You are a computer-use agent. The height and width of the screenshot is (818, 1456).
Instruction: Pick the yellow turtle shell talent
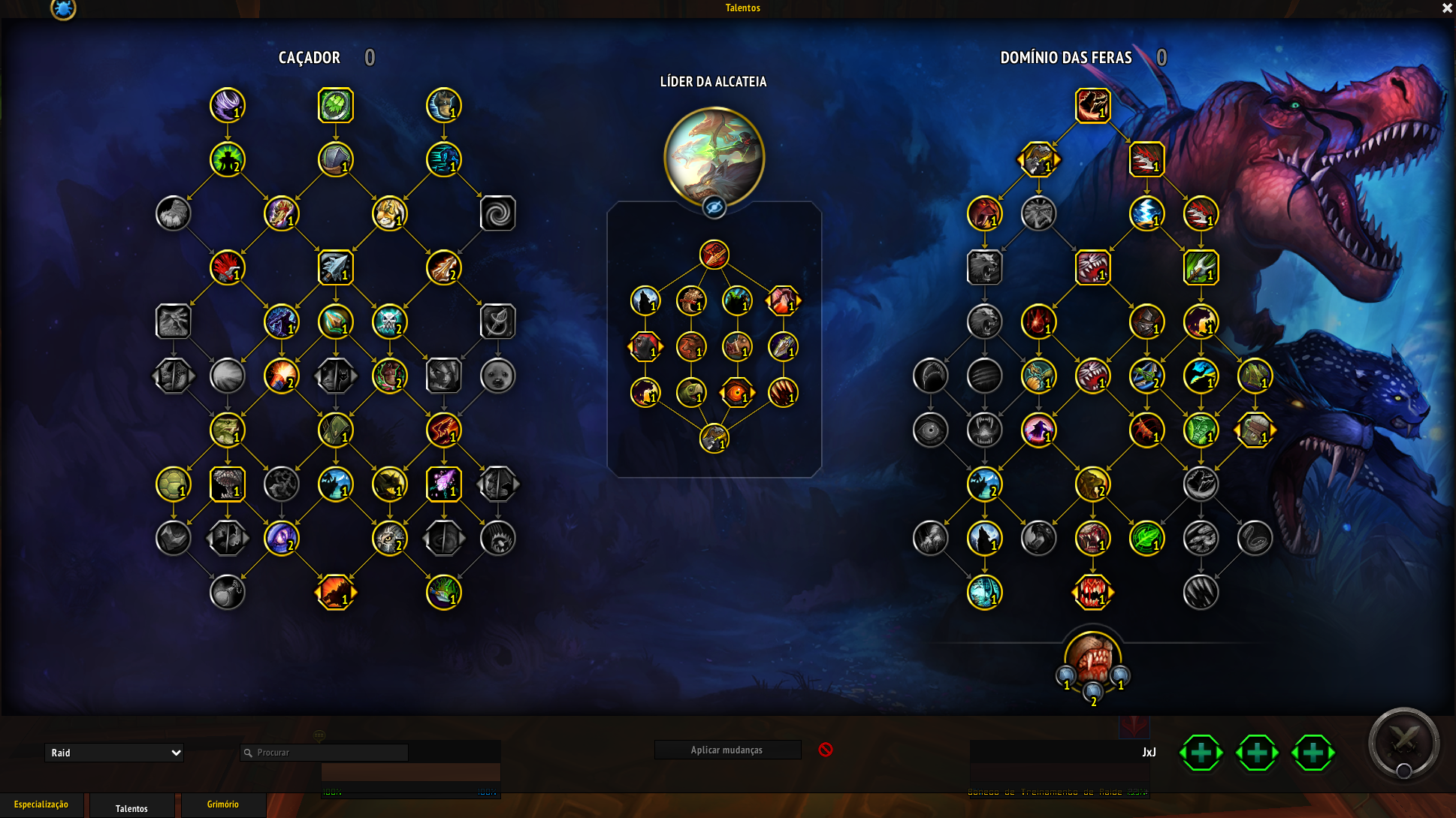point(173,484)
